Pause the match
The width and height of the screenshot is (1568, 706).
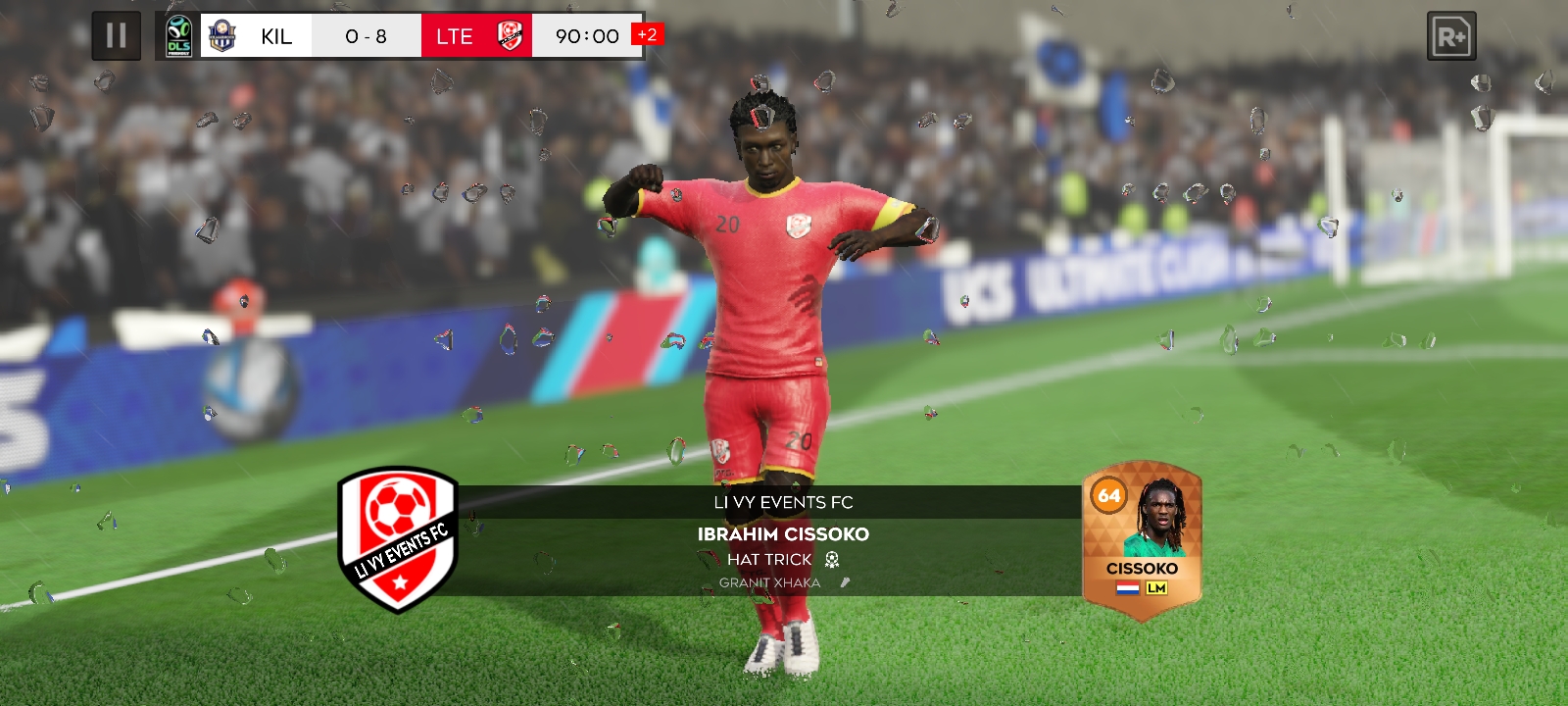[116, 36]
